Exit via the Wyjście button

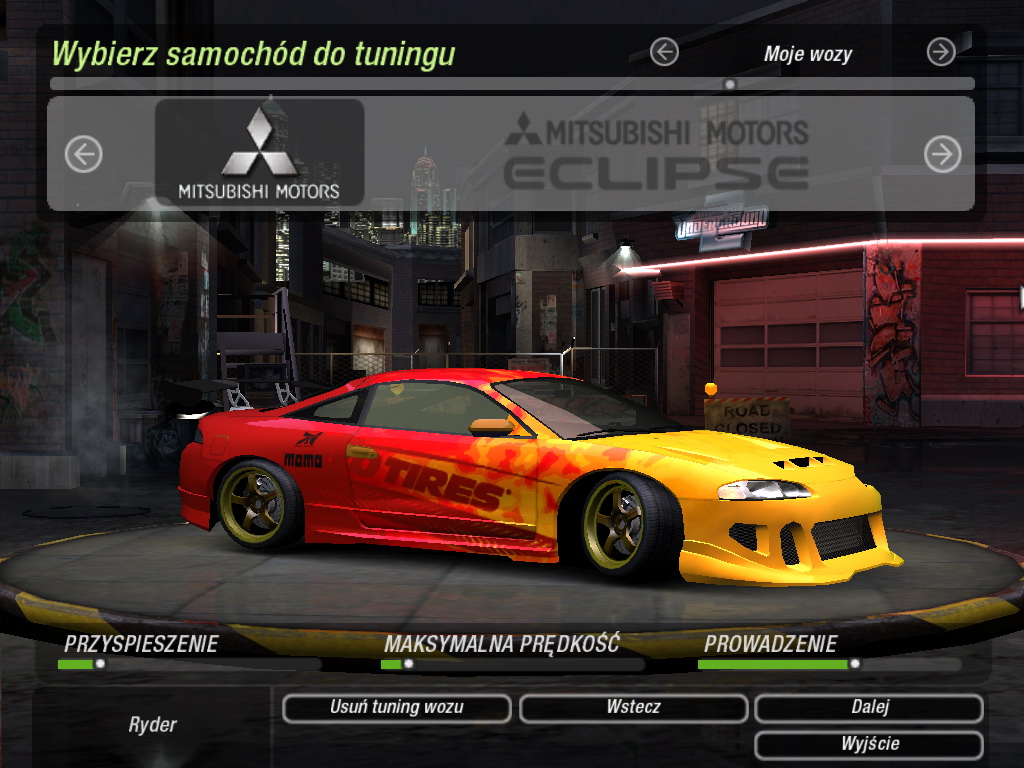(869, 745)
